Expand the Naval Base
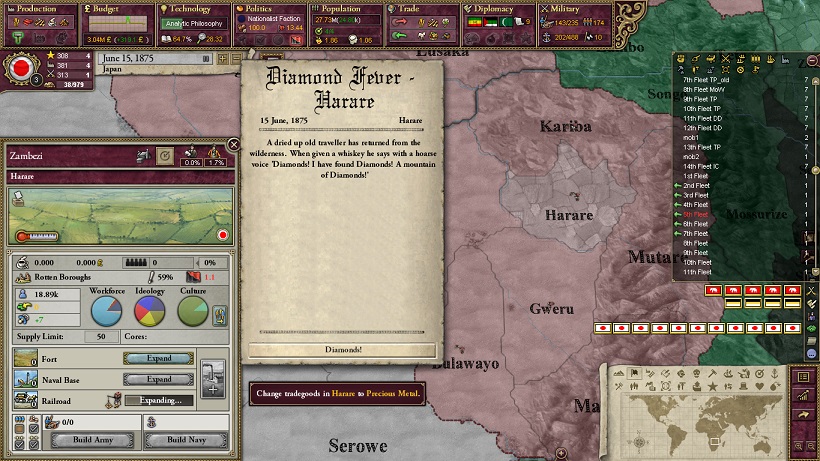Screen dimensions: 820x461 coord(159,380)
